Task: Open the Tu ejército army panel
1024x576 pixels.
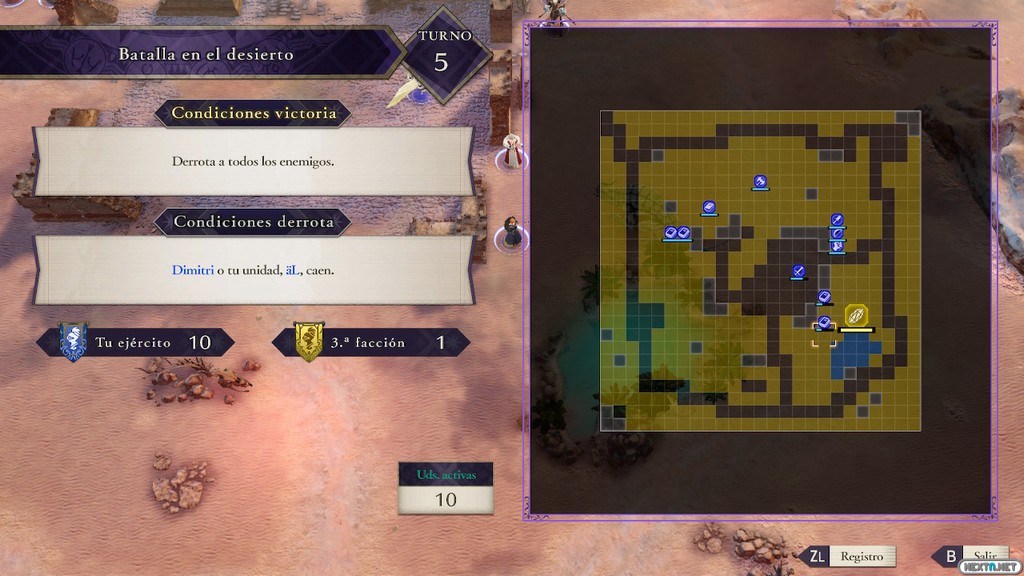Action: click(x=136, y=342)
